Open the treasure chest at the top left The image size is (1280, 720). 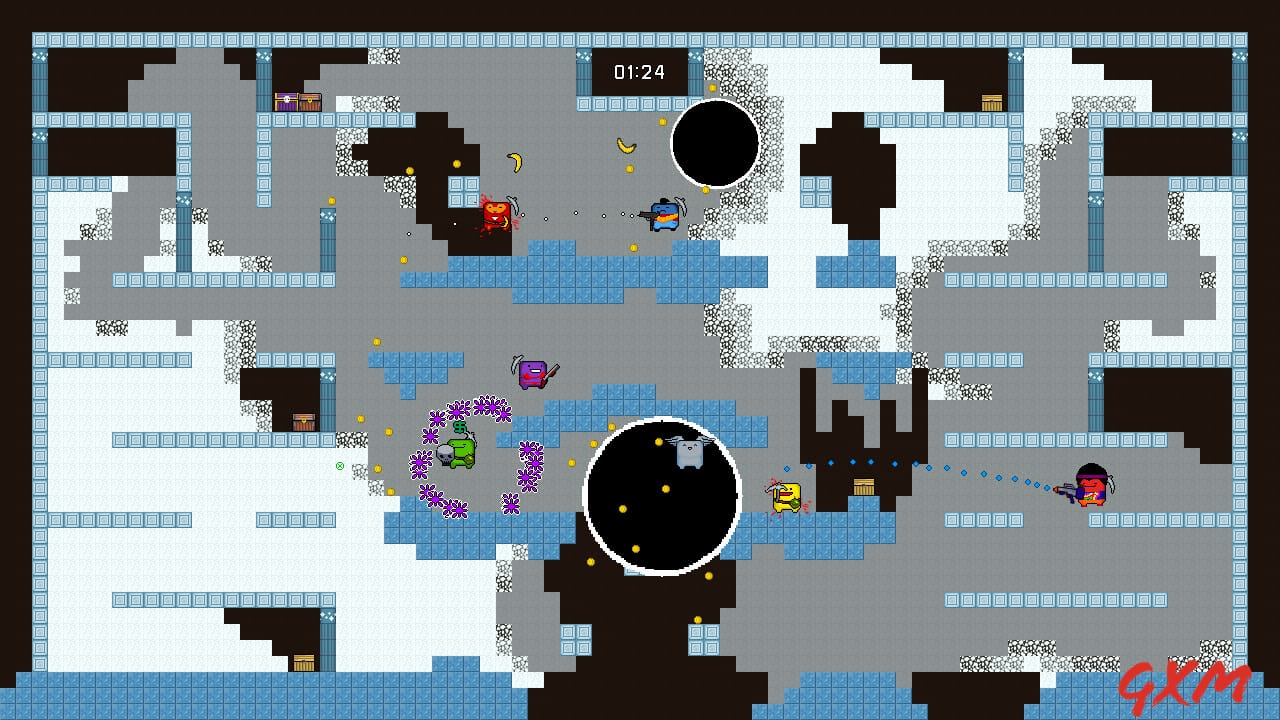296,100
